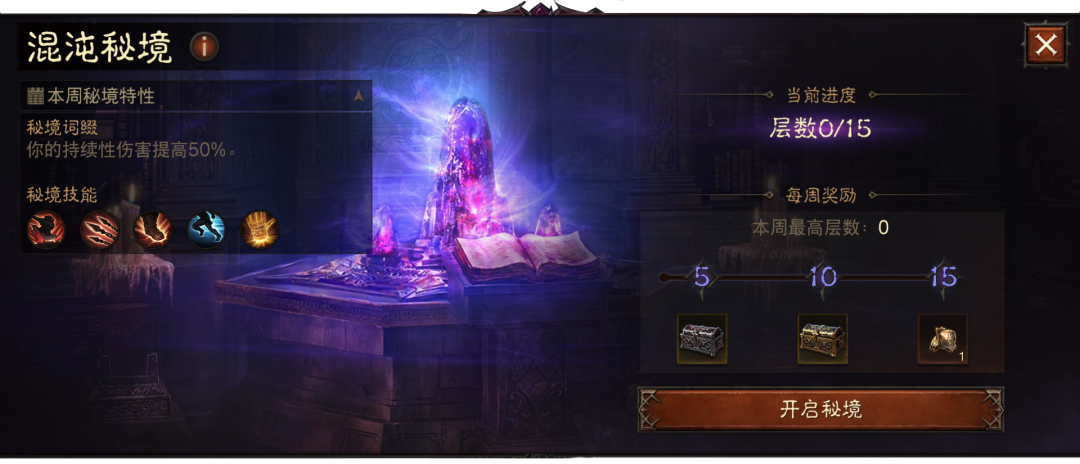This screenshot has width=1080, height=464.
Task: Collapse the 本周秘境特性 panel arrow
Action: [x=358, y=96]
